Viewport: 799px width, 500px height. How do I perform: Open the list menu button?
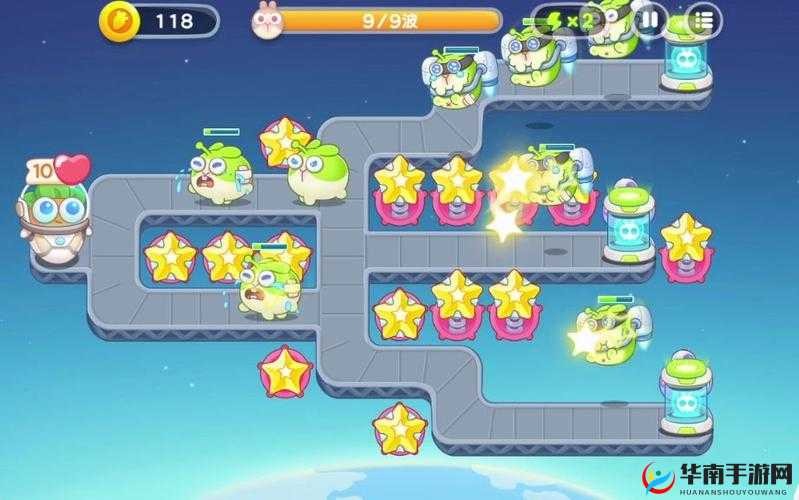click(x=704, y=19)
